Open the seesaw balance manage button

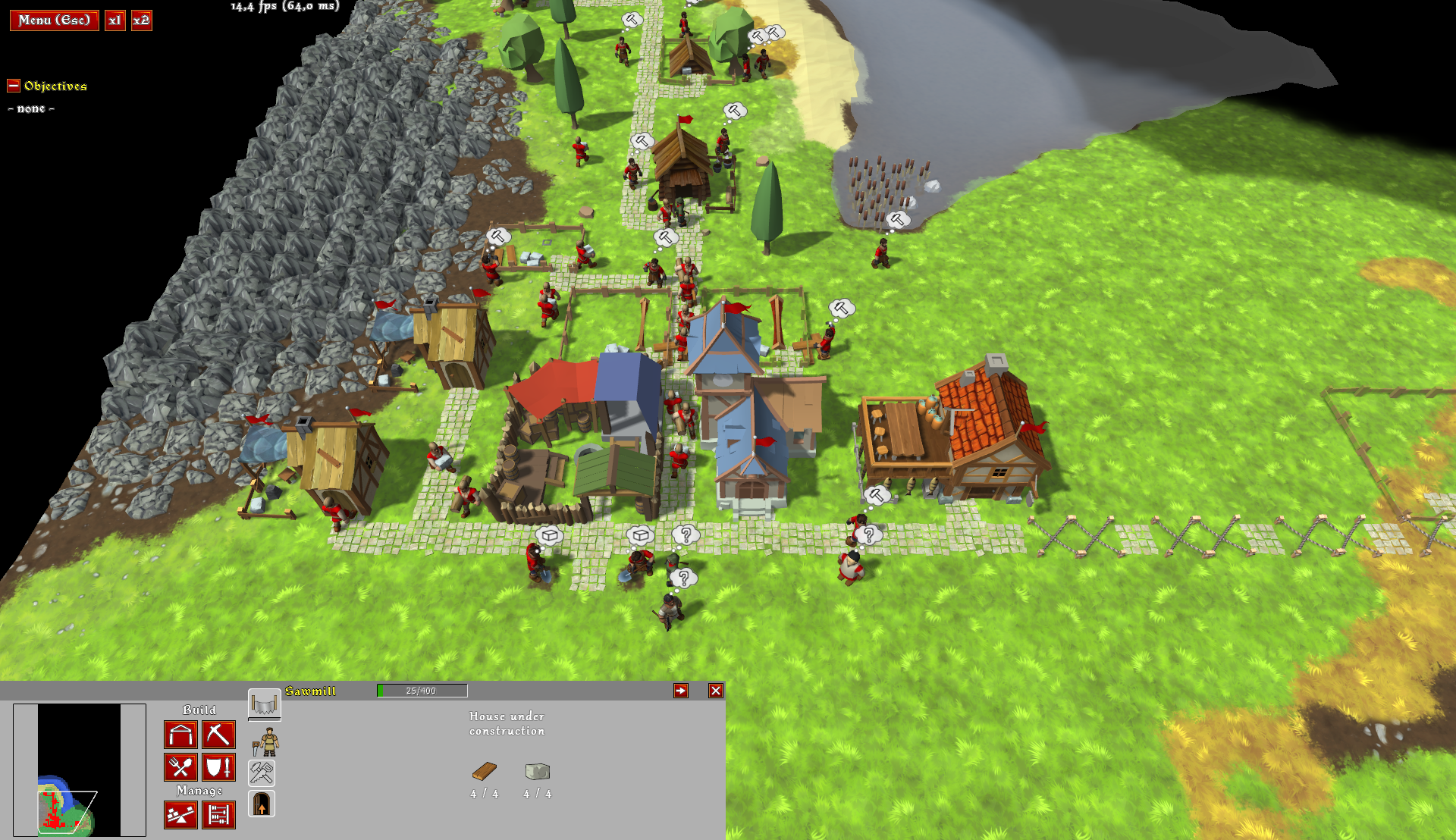coord(180,815)
